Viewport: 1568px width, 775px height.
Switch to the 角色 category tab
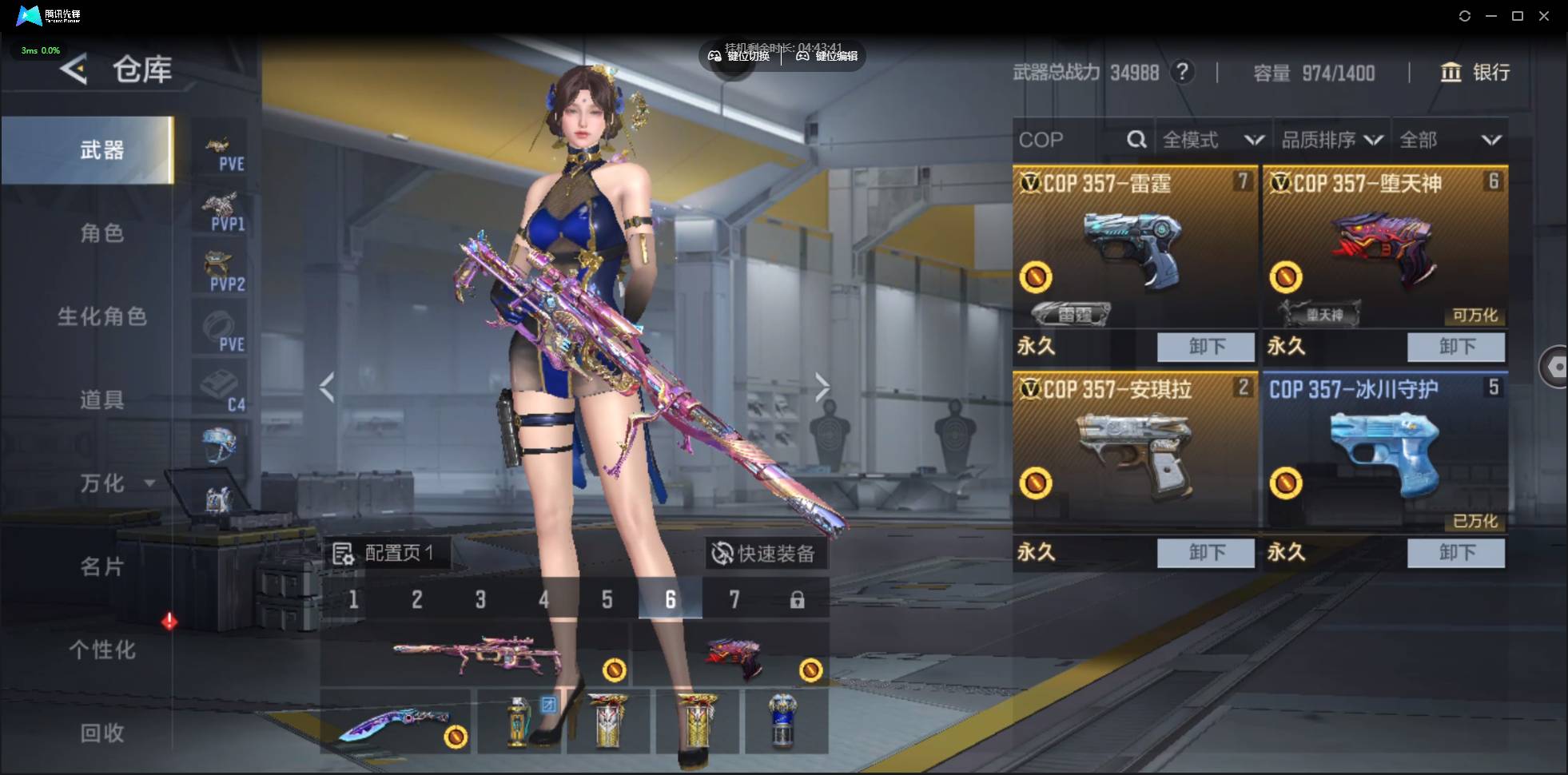point(101,233)
